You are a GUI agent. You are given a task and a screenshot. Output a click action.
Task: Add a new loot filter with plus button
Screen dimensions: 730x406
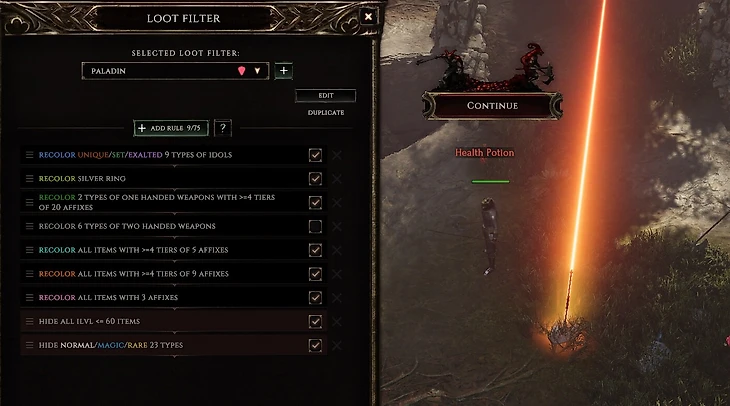284,71
